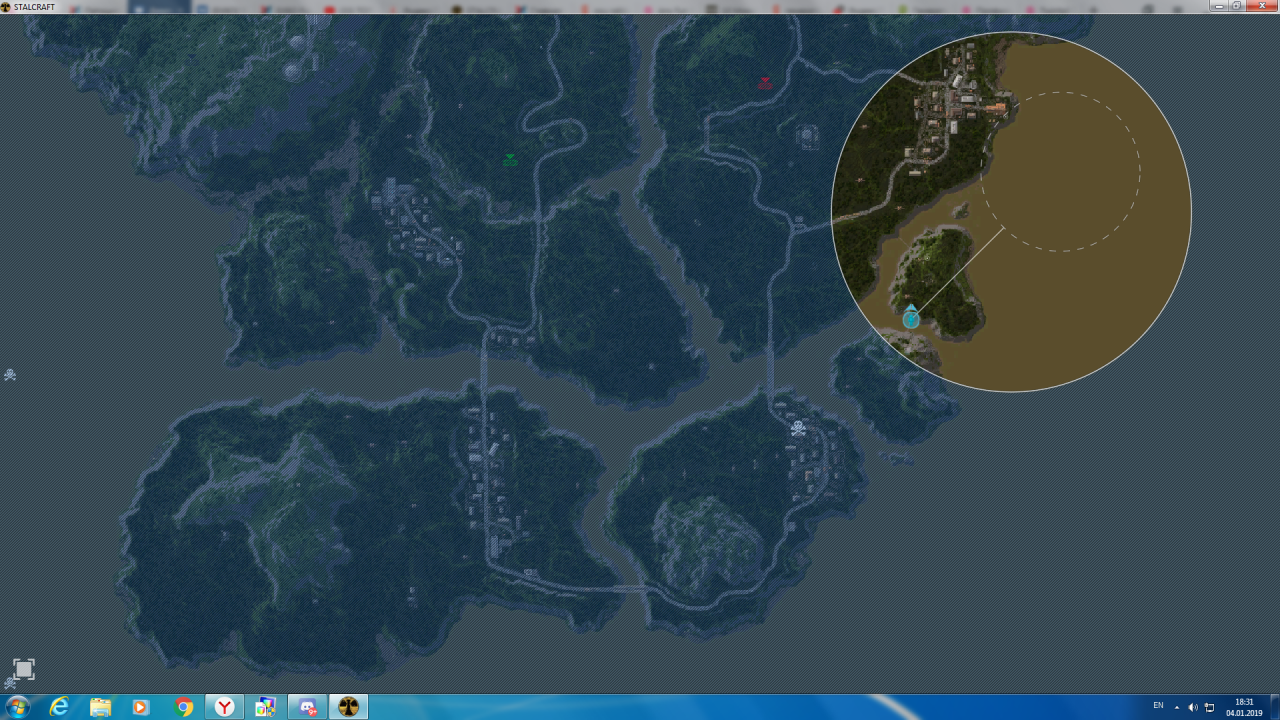Select the skull marker inside the village

tap(798, 428)
